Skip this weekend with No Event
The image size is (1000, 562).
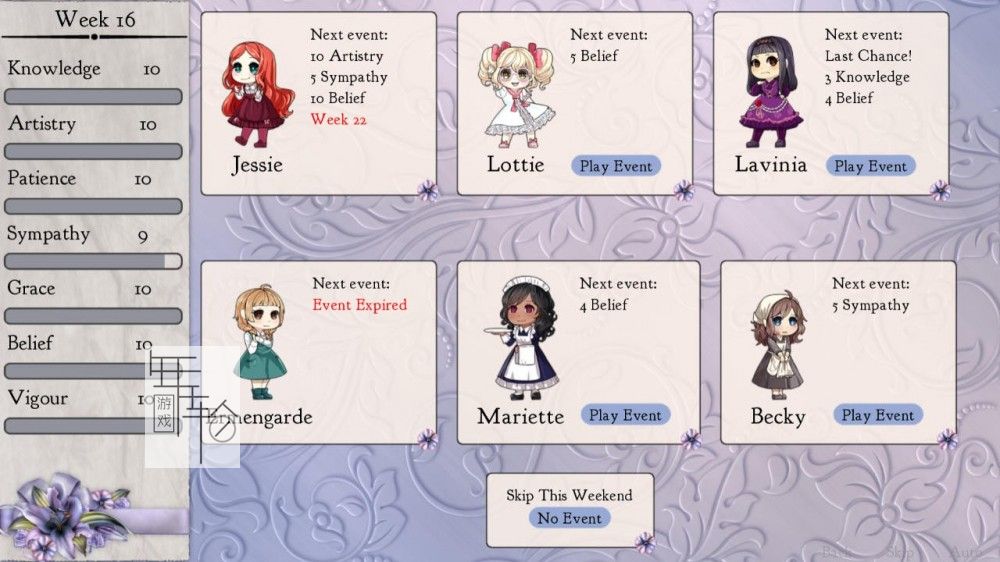569,518
